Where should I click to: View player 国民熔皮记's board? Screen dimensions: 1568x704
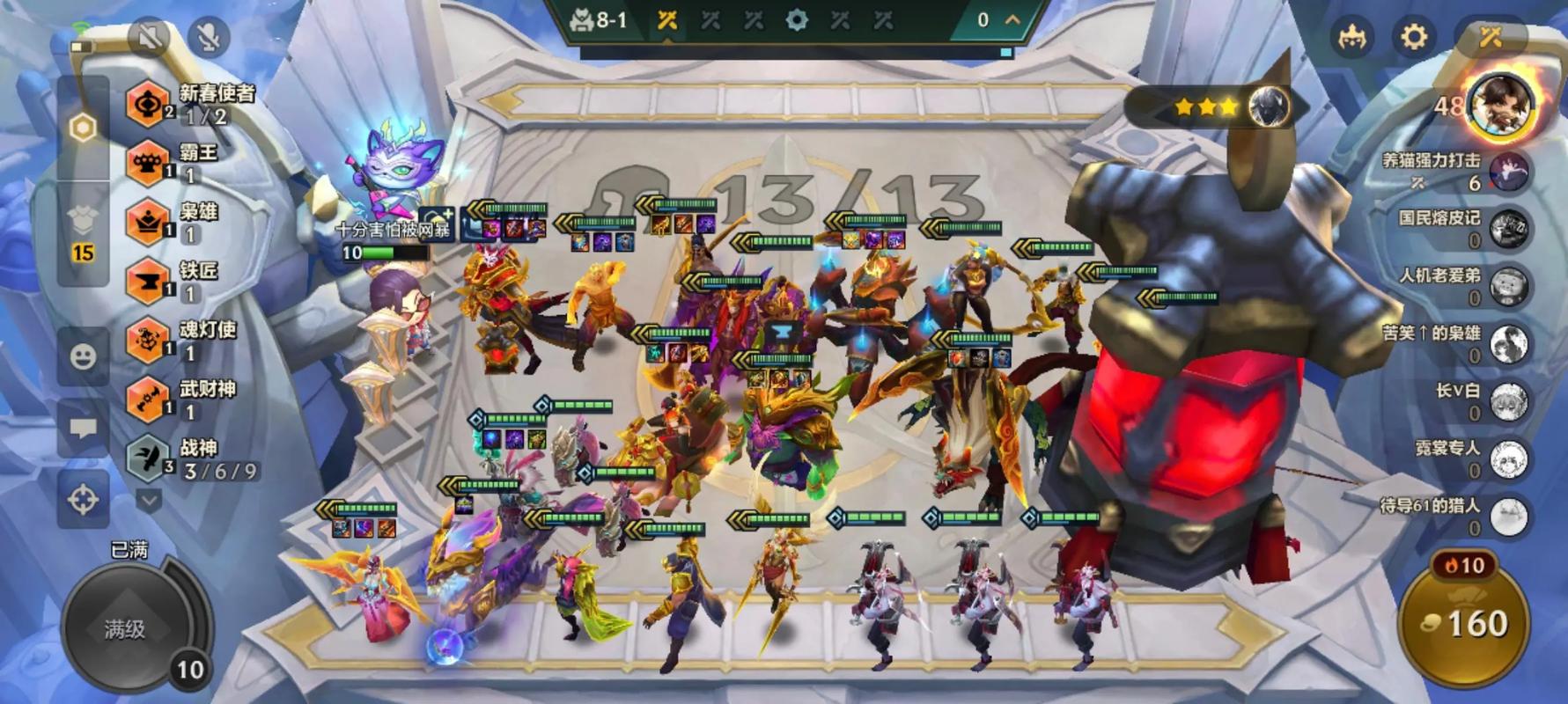pos(1510,229)
